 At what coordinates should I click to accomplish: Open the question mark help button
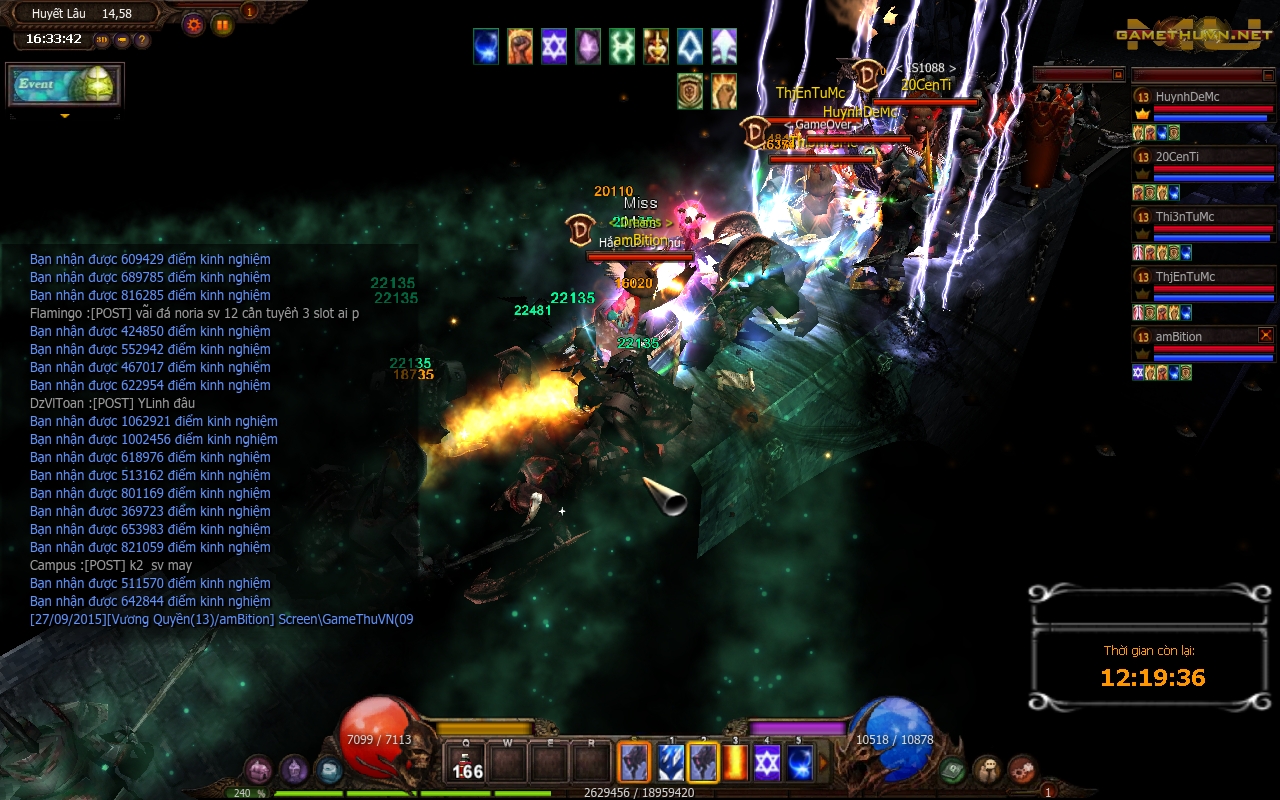pyautogui.click(x=142, y=41)
